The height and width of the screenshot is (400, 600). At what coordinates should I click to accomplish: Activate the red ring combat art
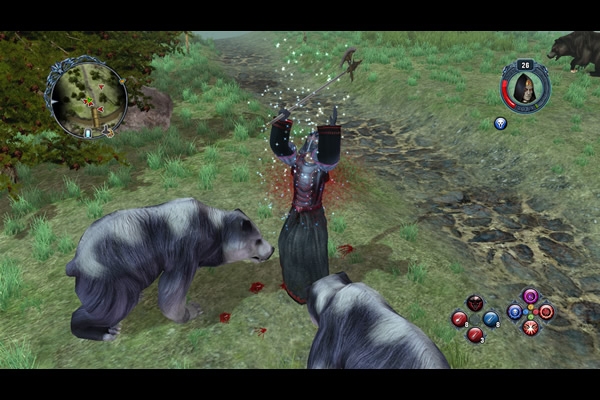point(546,312)
